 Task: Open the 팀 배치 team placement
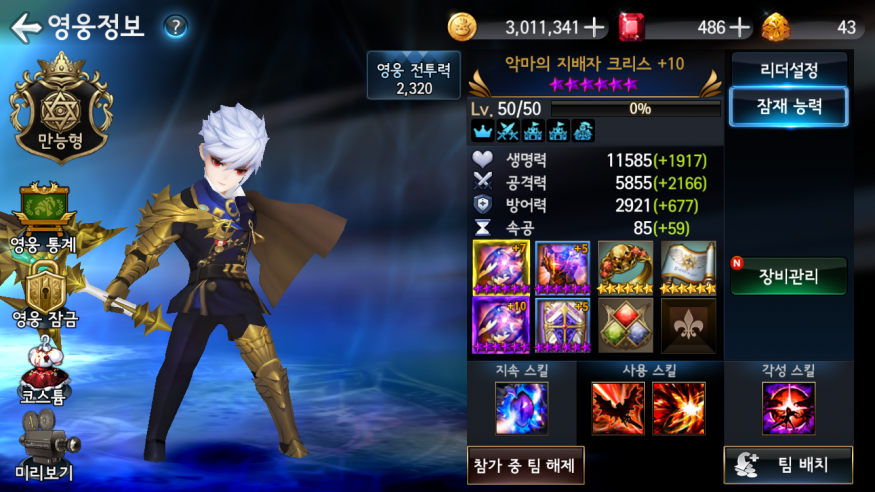point(788,465)
